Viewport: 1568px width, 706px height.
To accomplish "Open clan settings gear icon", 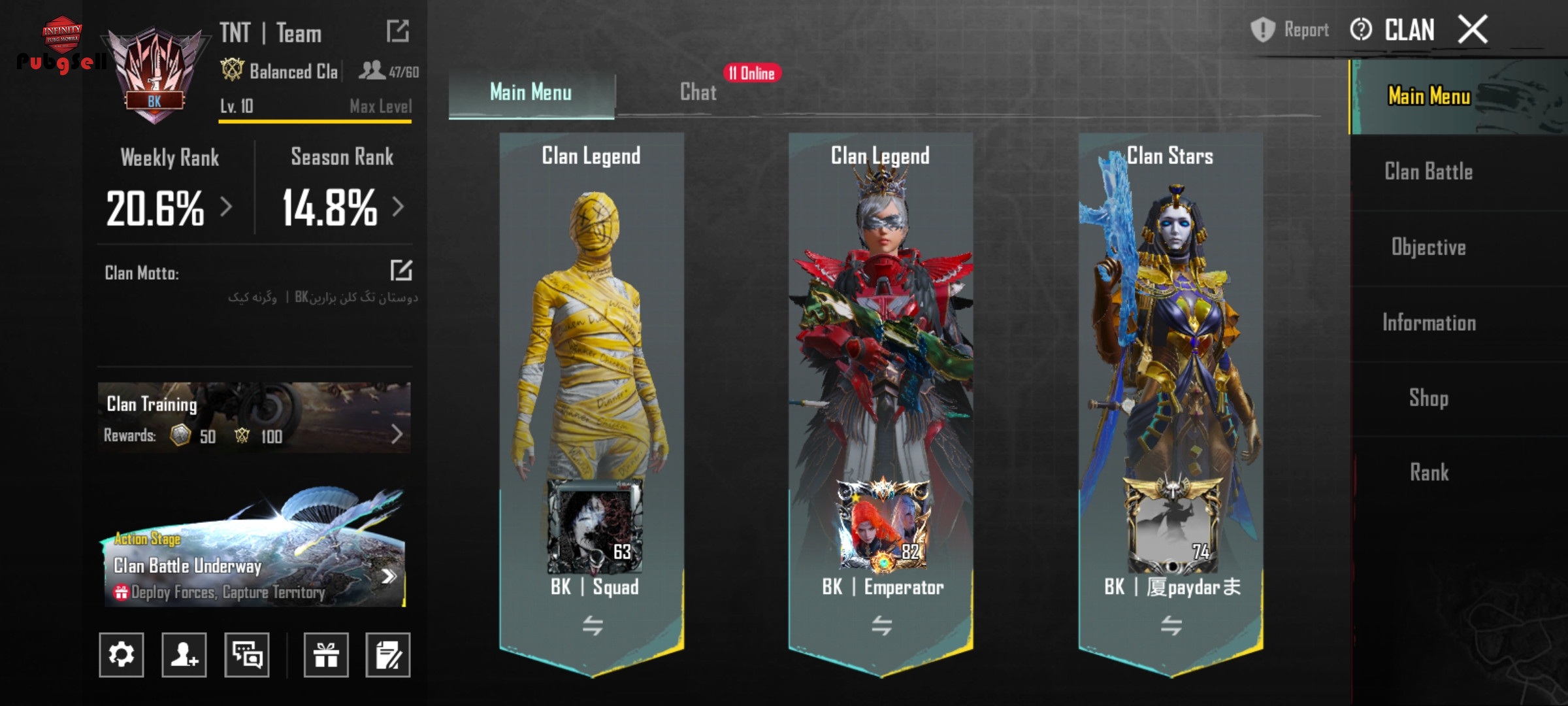I will (x=122, y=654).
